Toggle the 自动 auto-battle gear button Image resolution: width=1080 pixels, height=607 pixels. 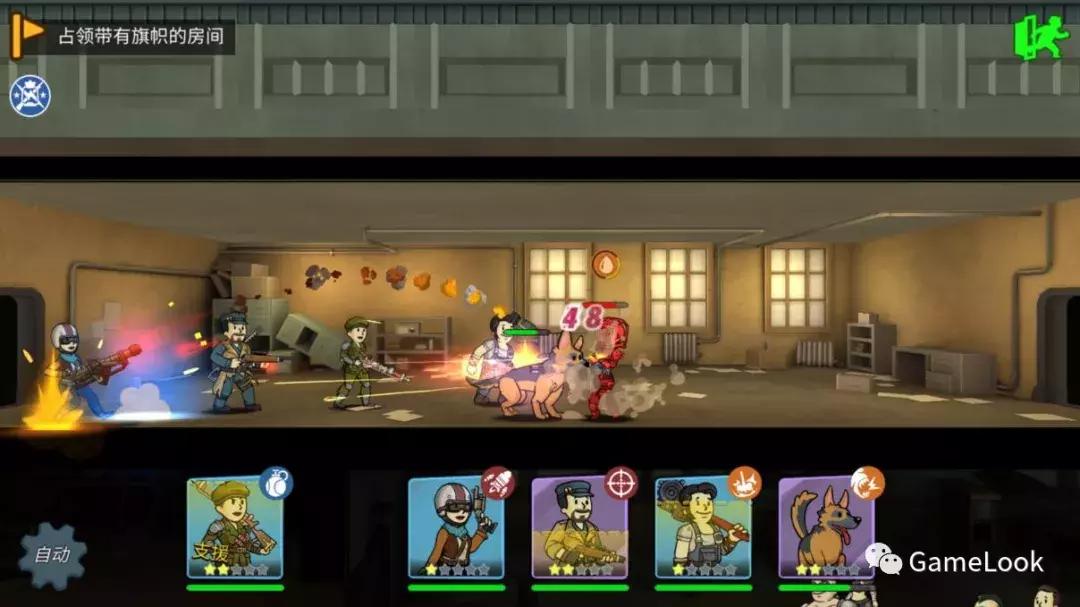(52, 554)
